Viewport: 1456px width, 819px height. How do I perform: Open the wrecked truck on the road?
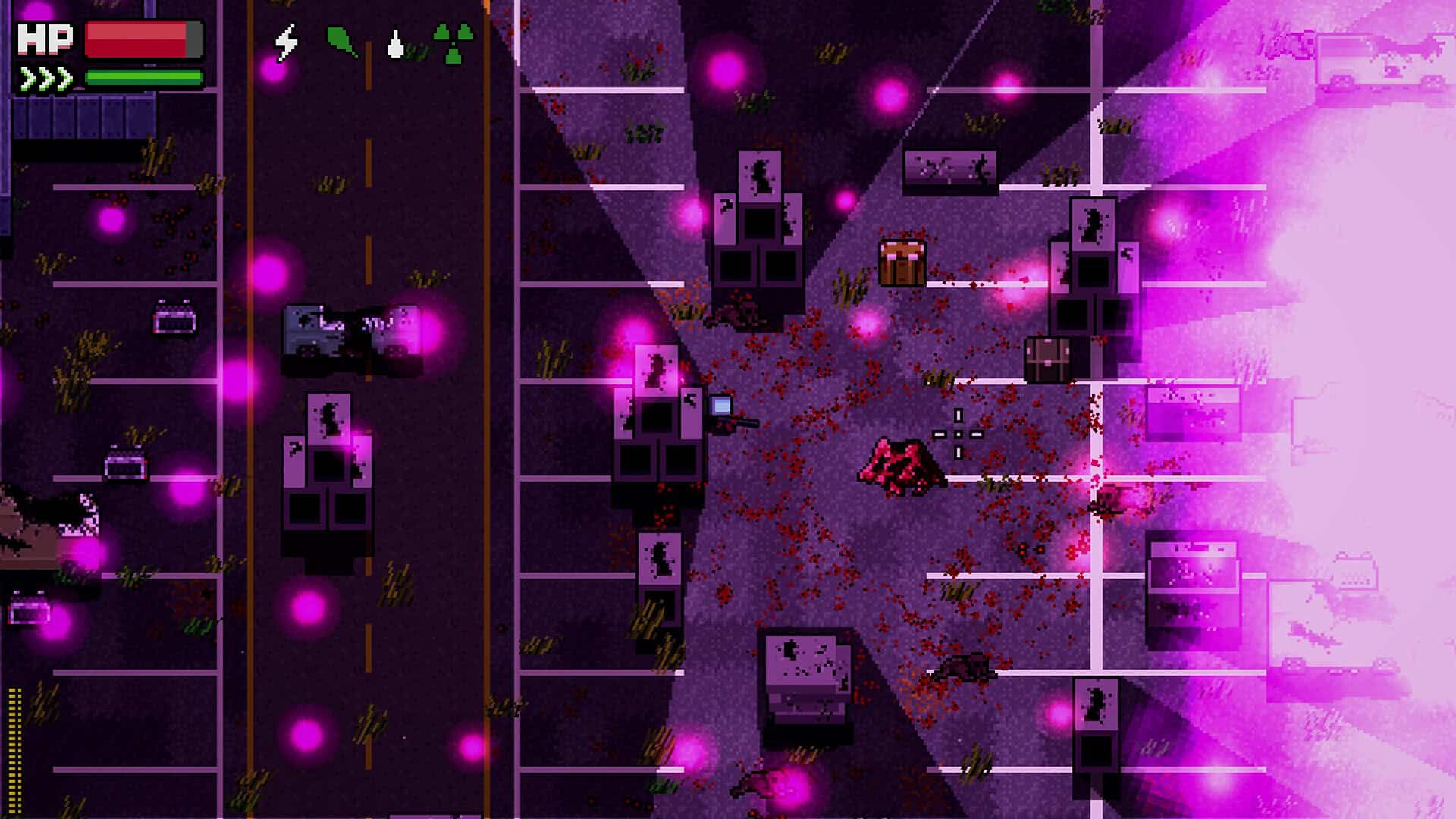pos(349,330)
